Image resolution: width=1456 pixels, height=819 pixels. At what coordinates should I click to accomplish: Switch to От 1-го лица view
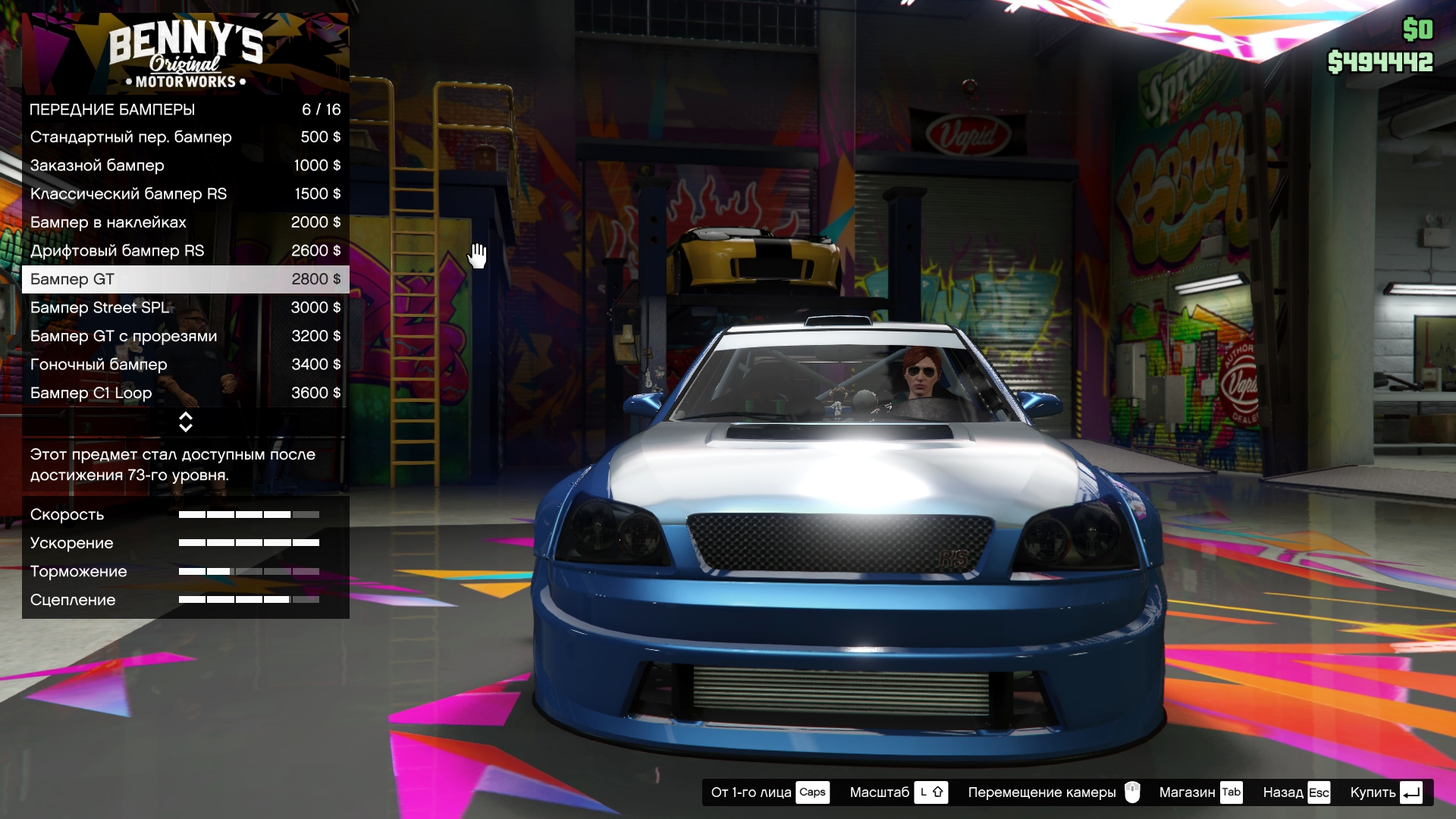click(x=769, y=792)
